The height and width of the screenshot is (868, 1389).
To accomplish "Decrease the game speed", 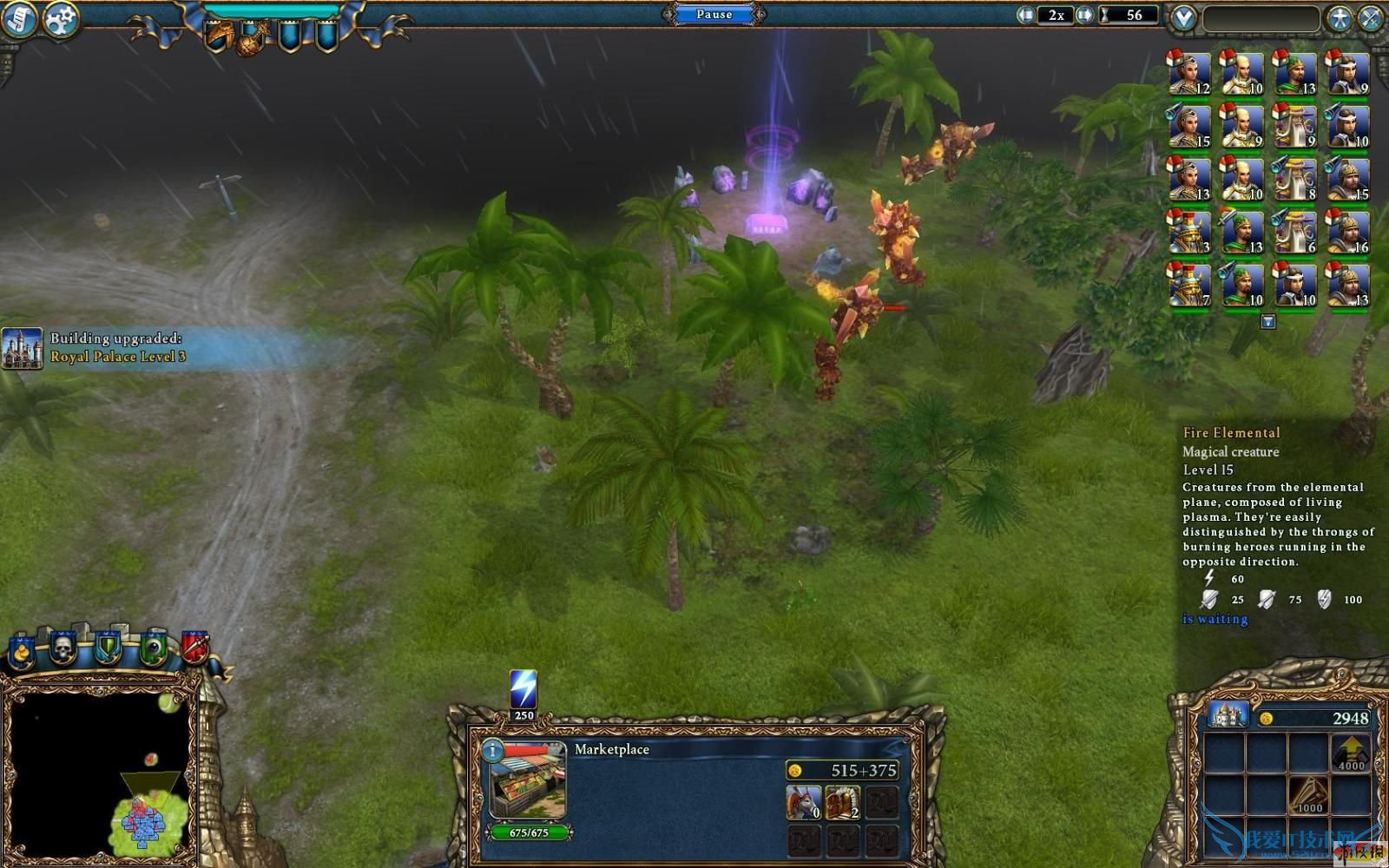I will [1026, 15].
